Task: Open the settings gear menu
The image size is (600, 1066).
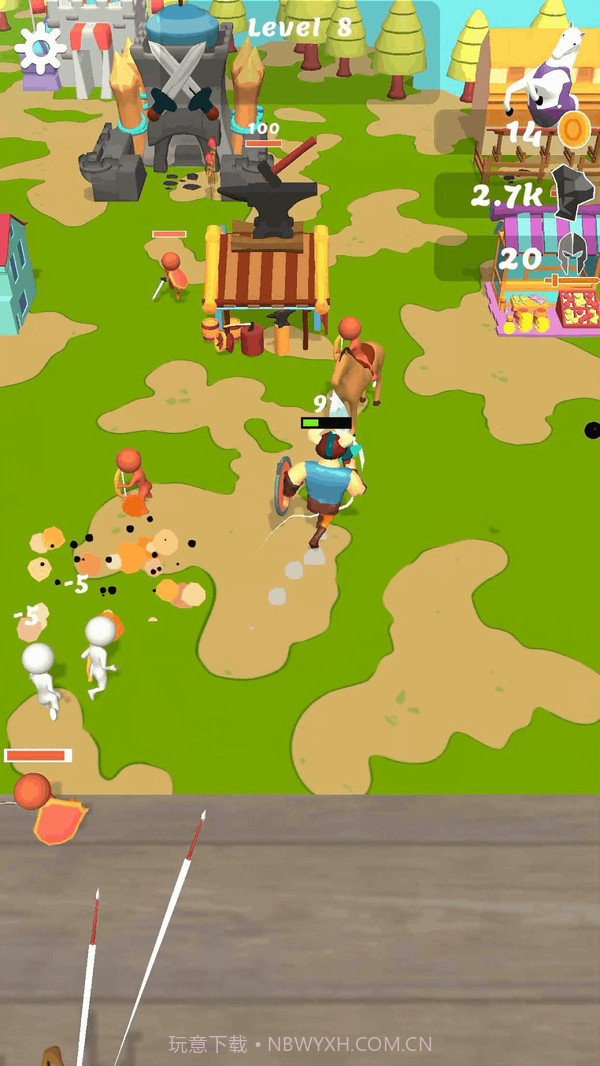Action: [x=41, y=47]
